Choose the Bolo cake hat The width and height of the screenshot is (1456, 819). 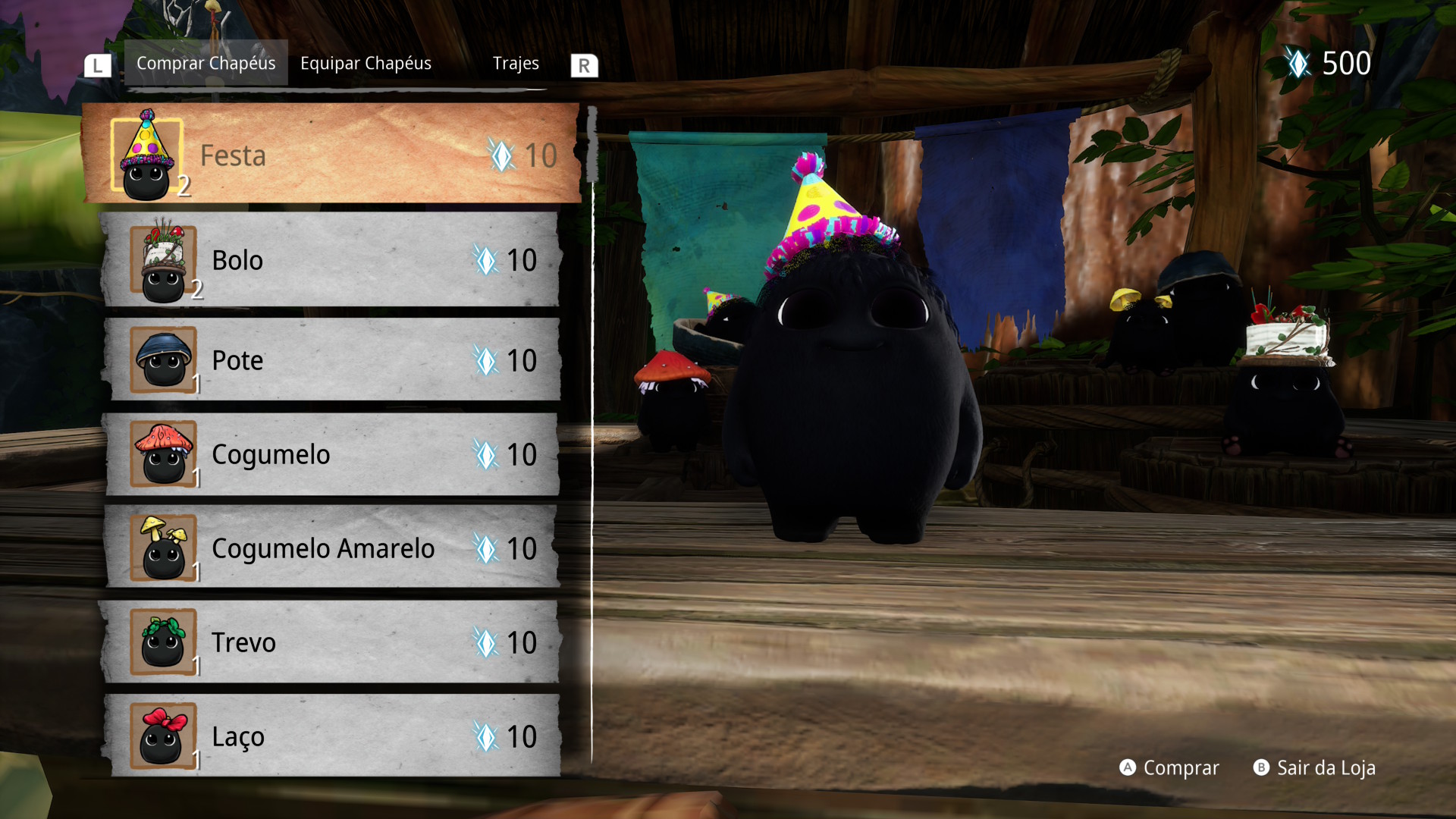coord(331,260)
